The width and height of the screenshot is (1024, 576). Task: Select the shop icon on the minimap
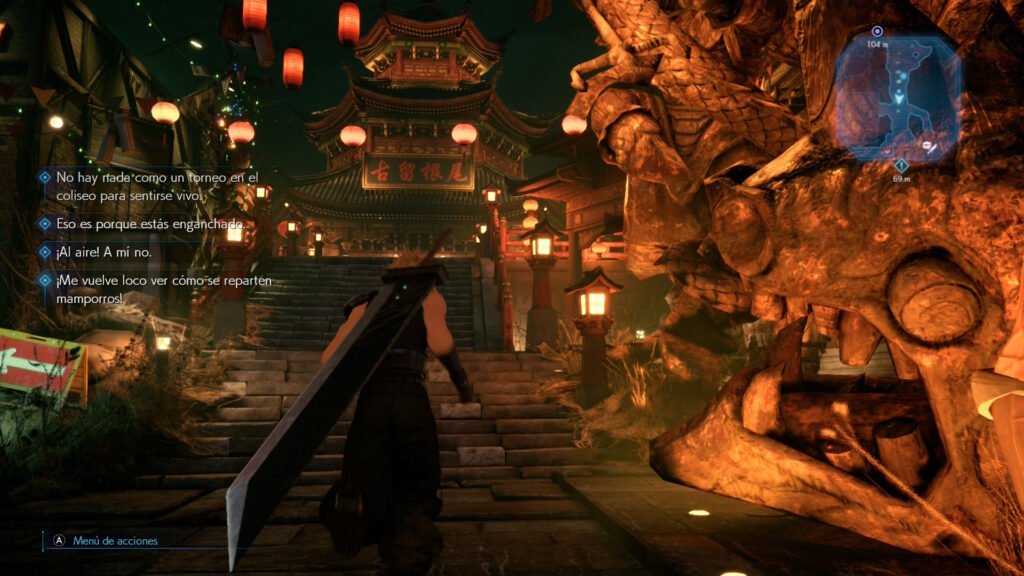[932, 146]
